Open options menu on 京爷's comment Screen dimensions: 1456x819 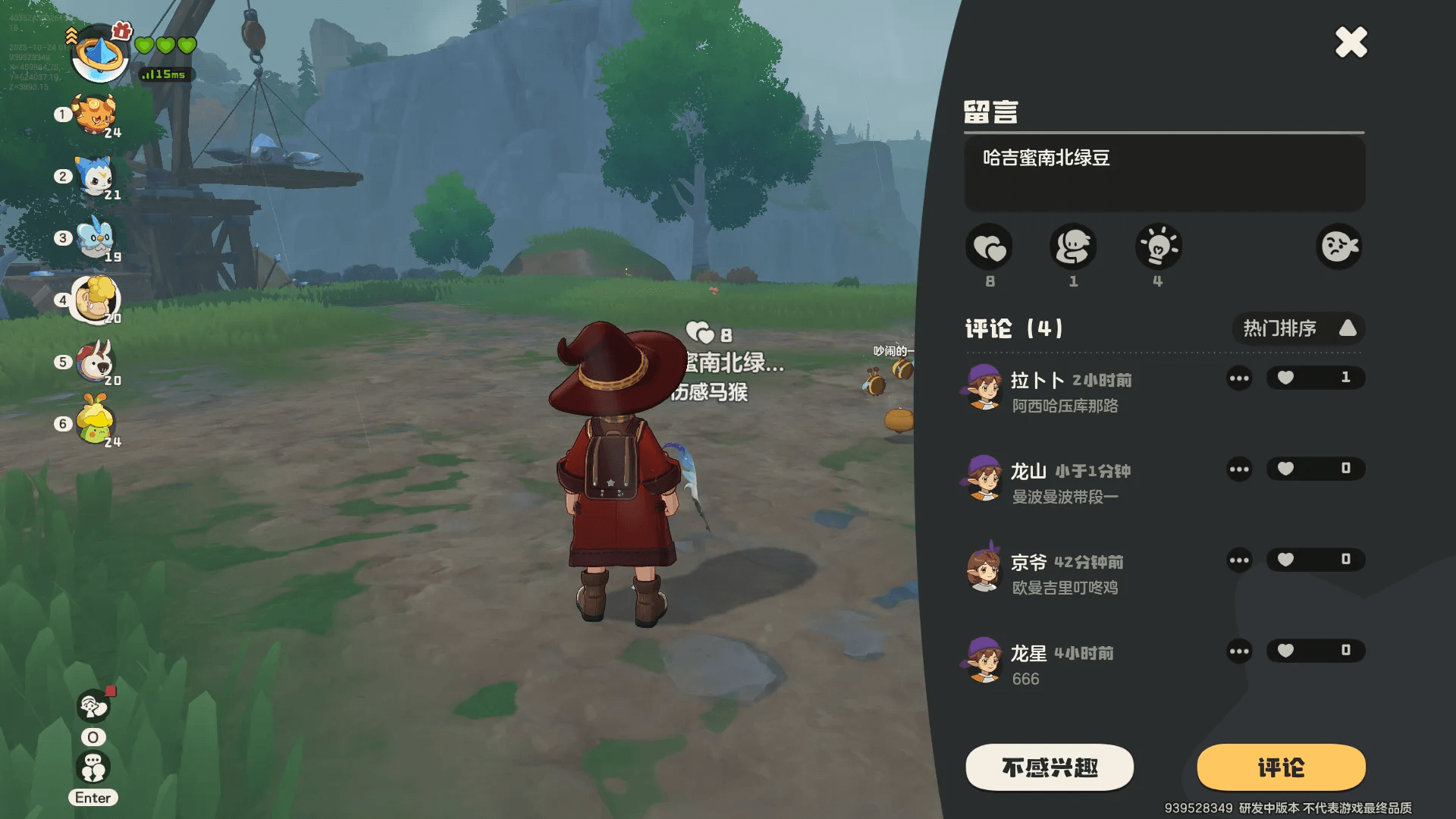1239,560
